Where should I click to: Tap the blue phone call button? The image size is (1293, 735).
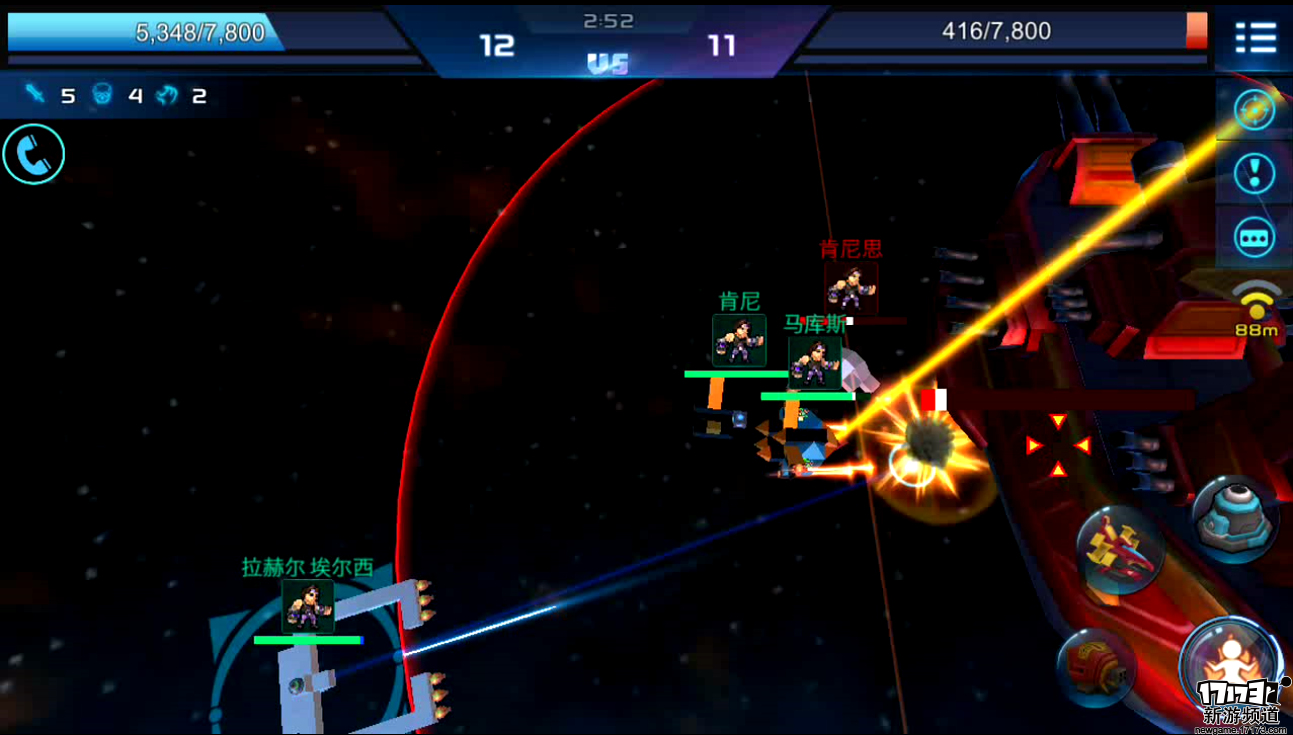pyautogui.click(x=33, y=154)
